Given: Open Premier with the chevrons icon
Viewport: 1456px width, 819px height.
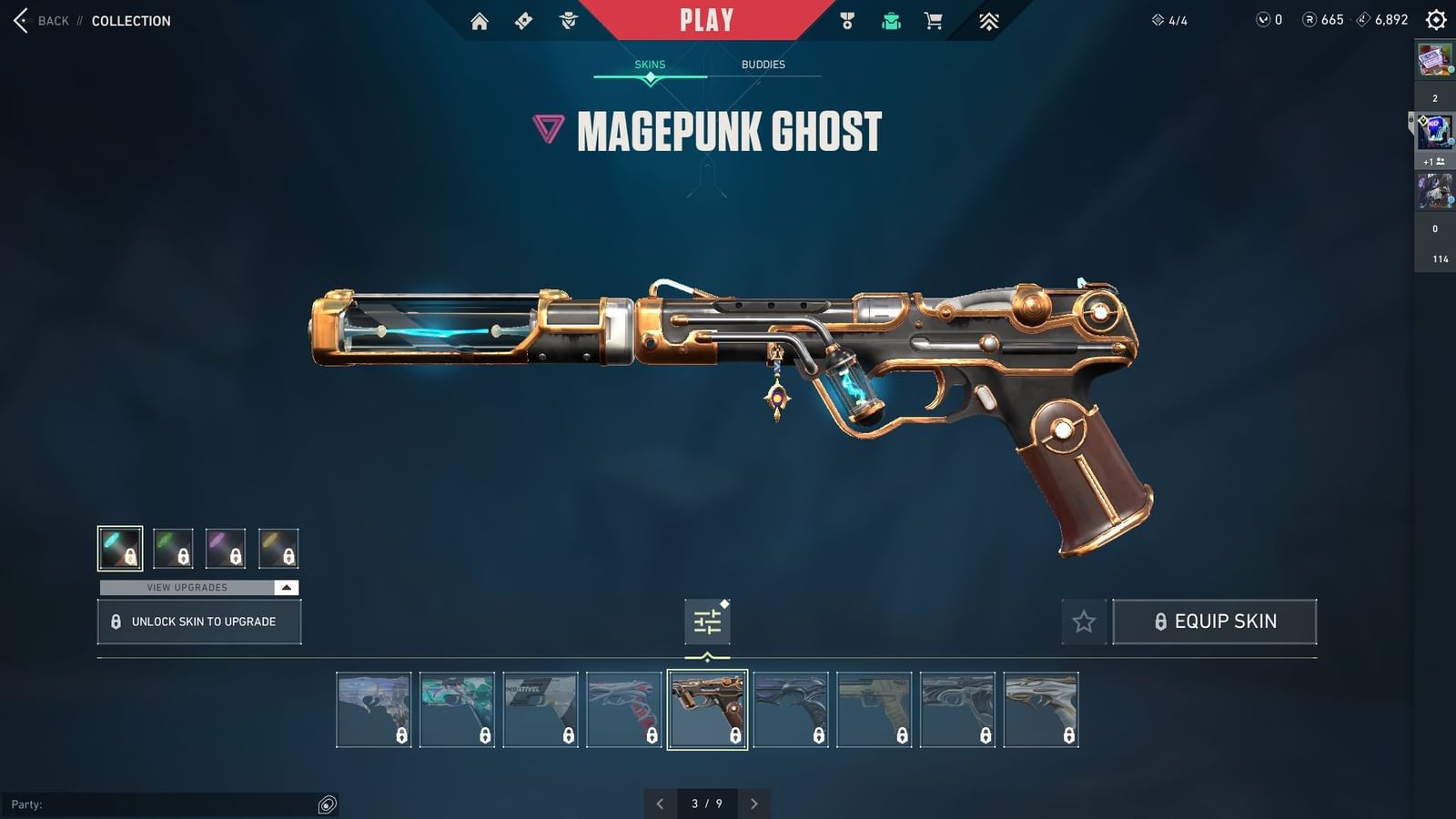Looking at the screenshot, I should point(989,20).
